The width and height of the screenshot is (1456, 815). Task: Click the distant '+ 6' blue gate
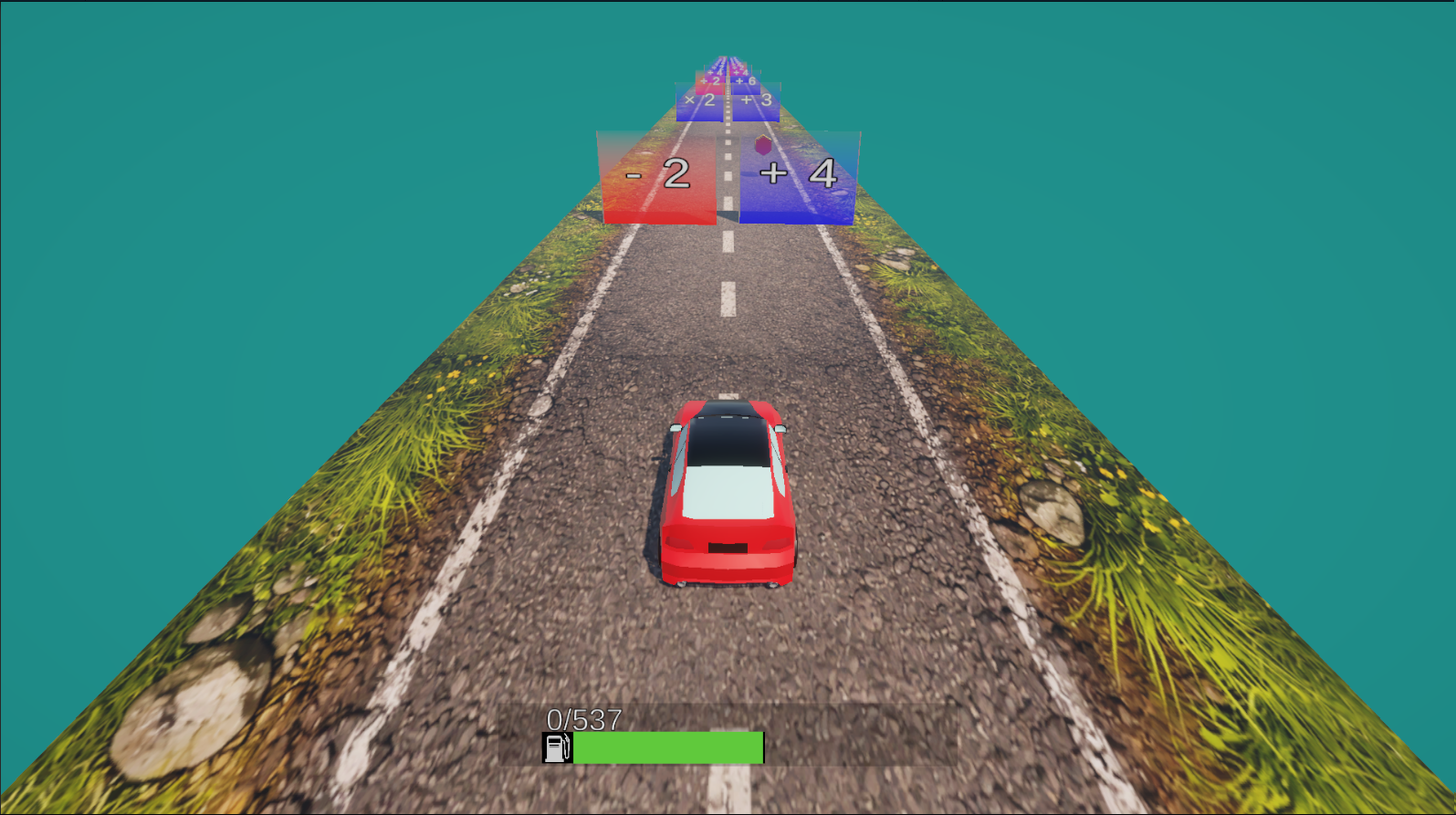coord(746,81)
